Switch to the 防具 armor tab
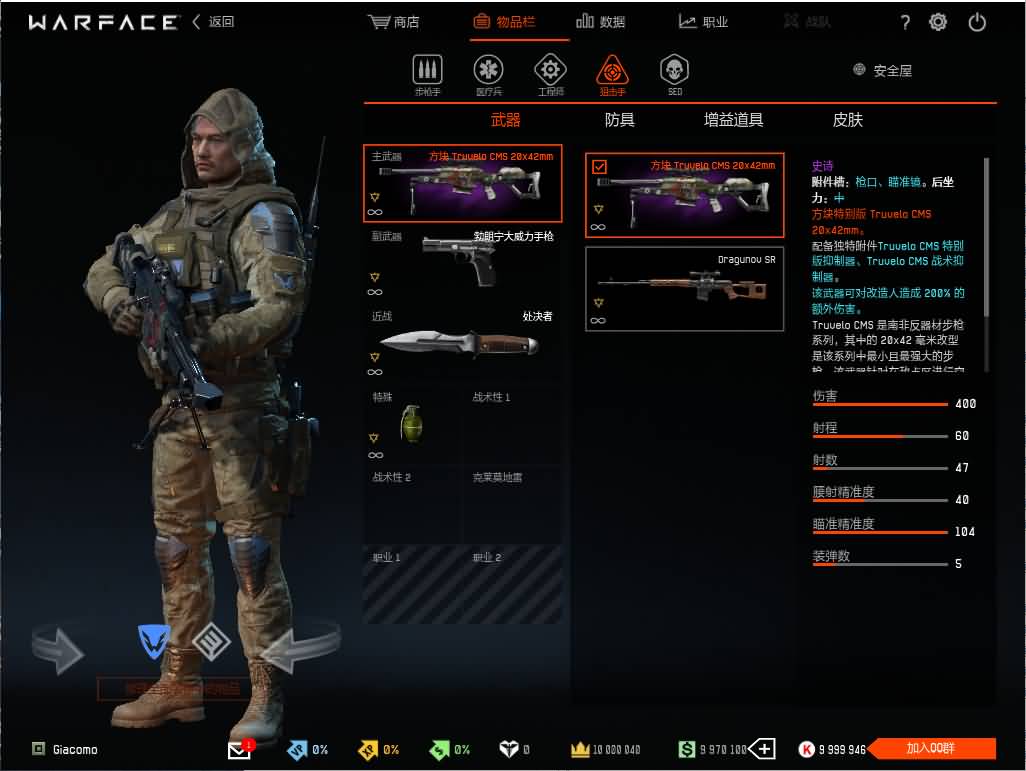 620,120
